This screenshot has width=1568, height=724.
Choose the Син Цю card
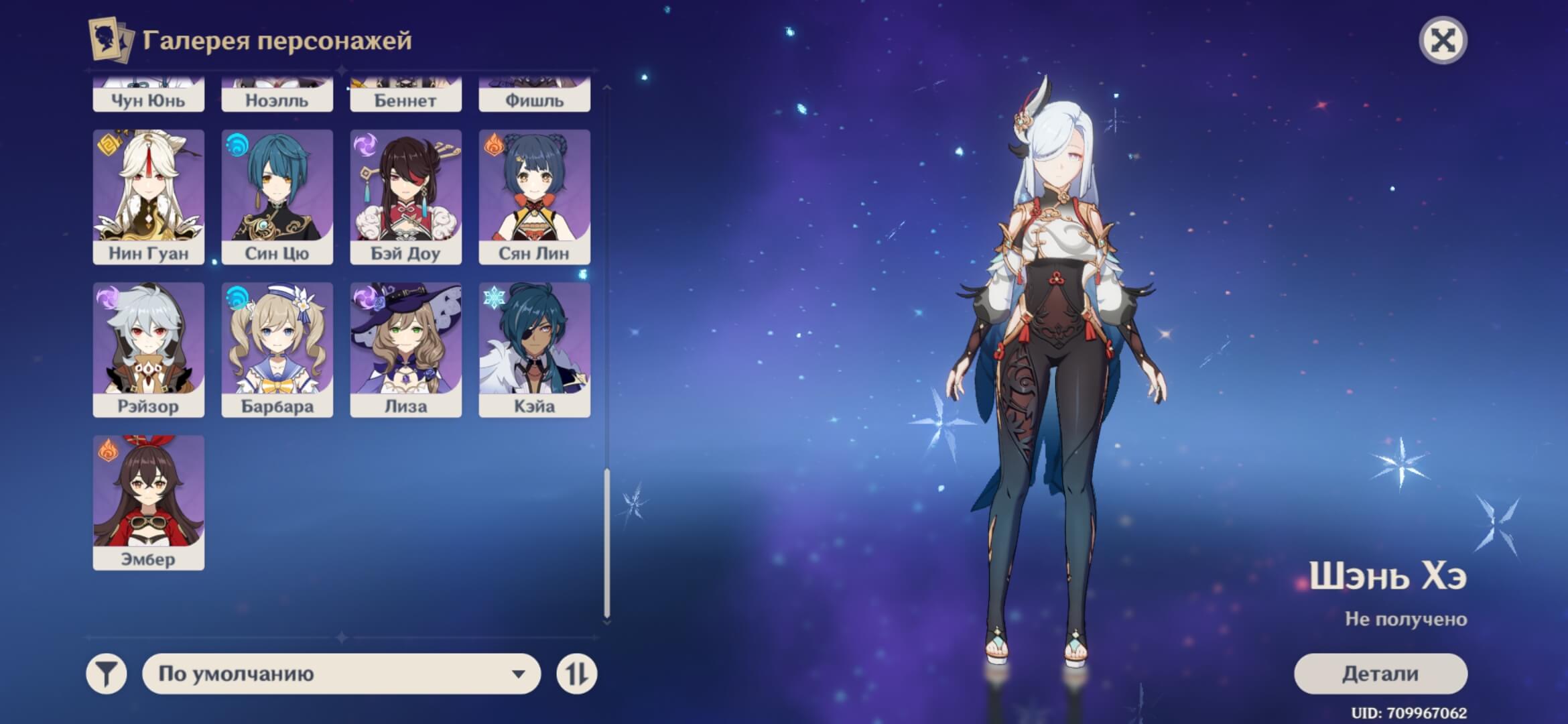pos(277,196)
